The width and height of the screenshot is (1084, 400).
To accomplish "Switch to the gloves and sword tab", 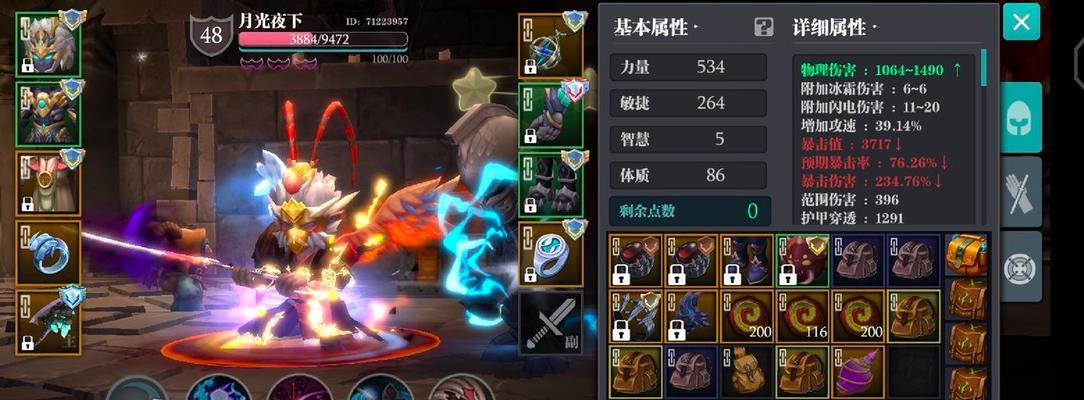I will pyautogui.click(x=1021, y=192).
